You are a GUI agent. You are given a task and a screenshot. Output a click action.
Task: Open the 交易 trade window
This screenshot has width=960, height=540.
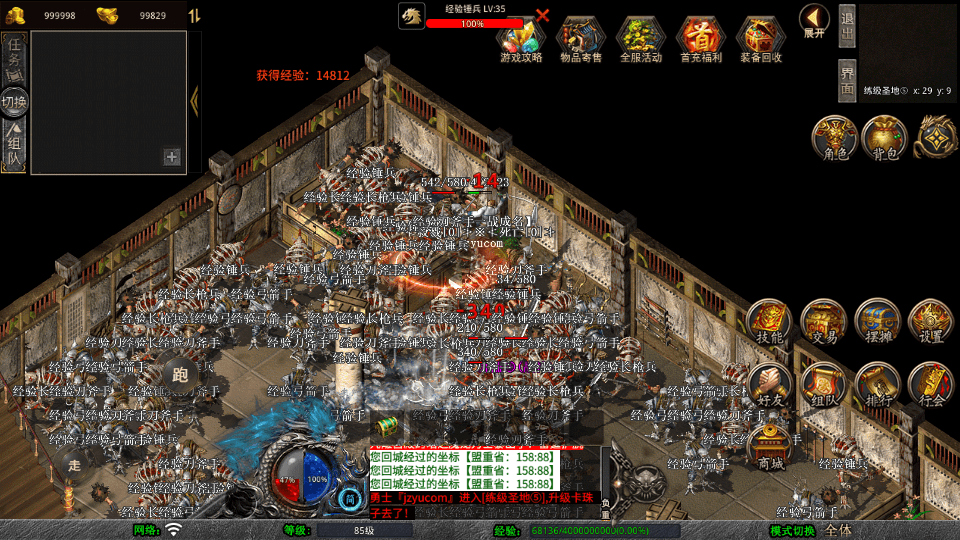tap(824, 322)
